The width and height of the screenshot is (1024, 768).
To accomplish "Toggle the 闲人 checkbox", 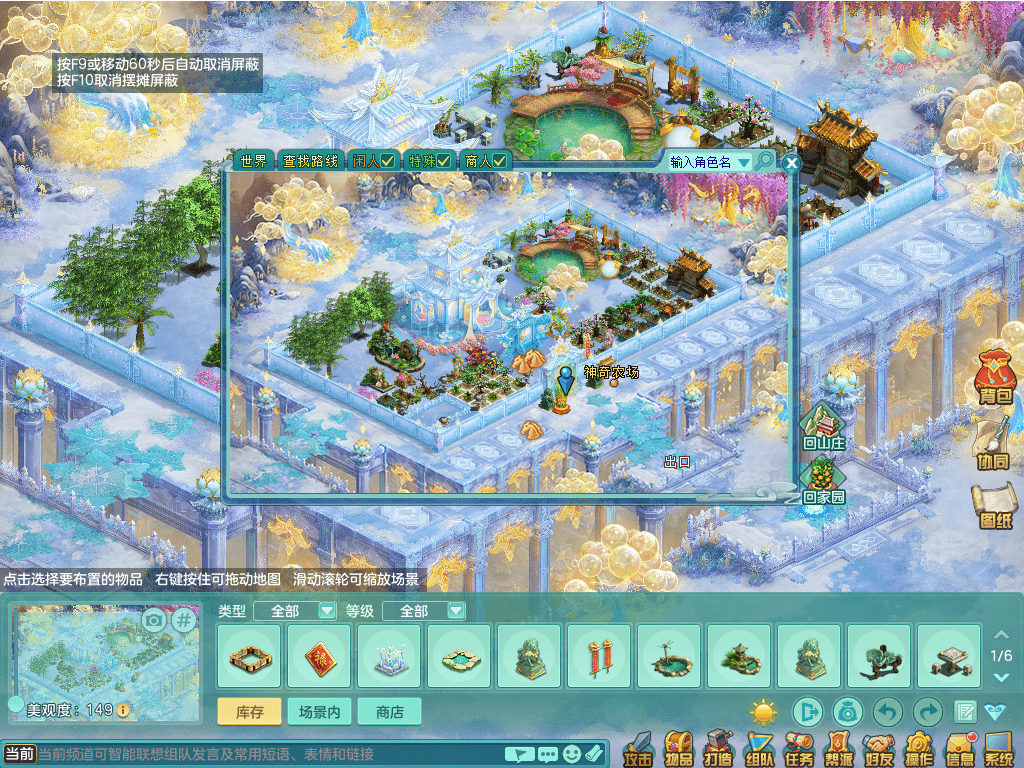I will tap(373, 161).
